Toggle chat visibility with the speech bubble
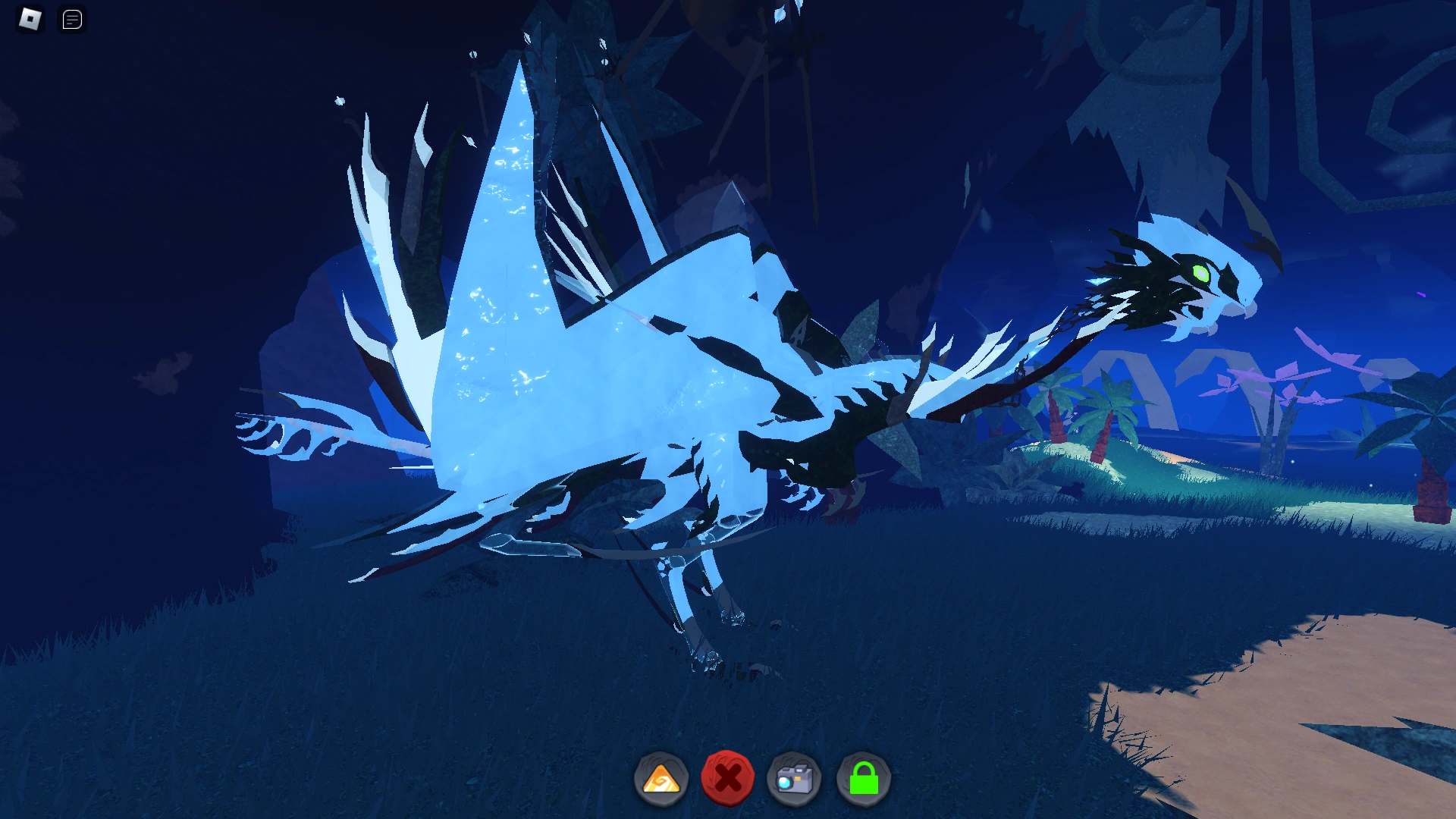This screenshot has height=819, width=1456. point(72,19)
